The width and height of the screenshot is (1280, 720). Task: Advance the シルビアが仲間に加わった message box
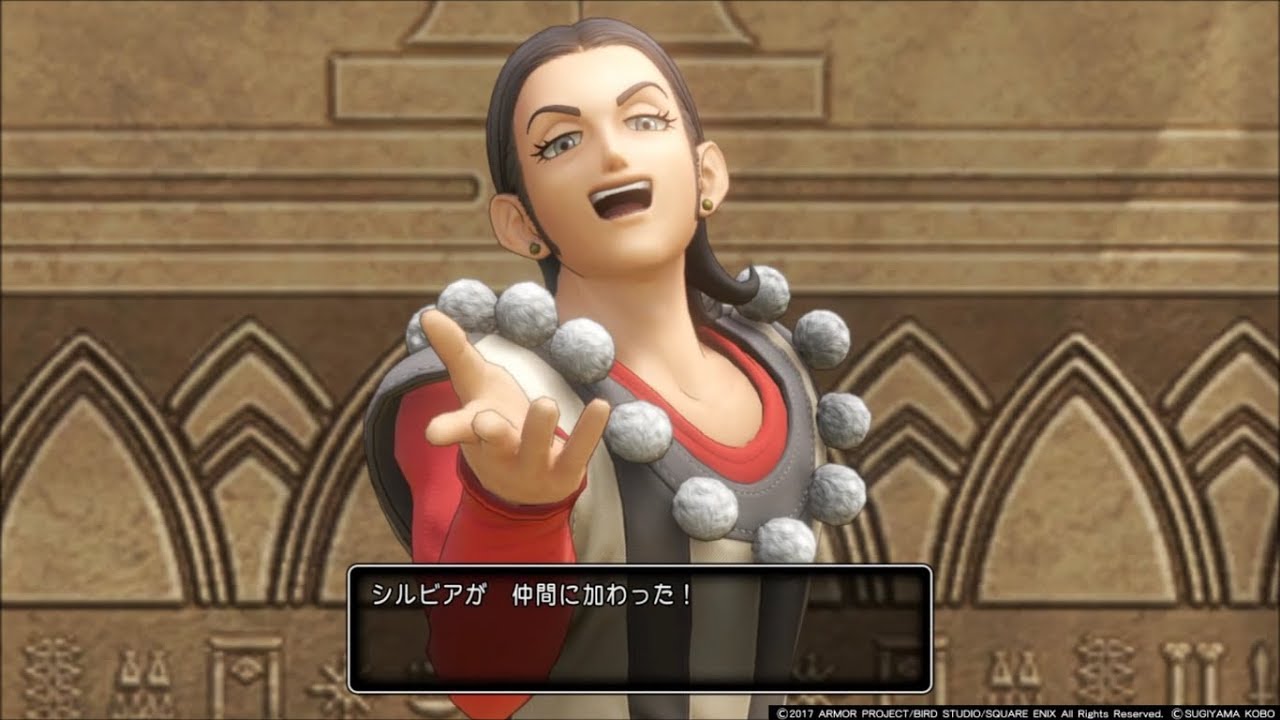639,628
